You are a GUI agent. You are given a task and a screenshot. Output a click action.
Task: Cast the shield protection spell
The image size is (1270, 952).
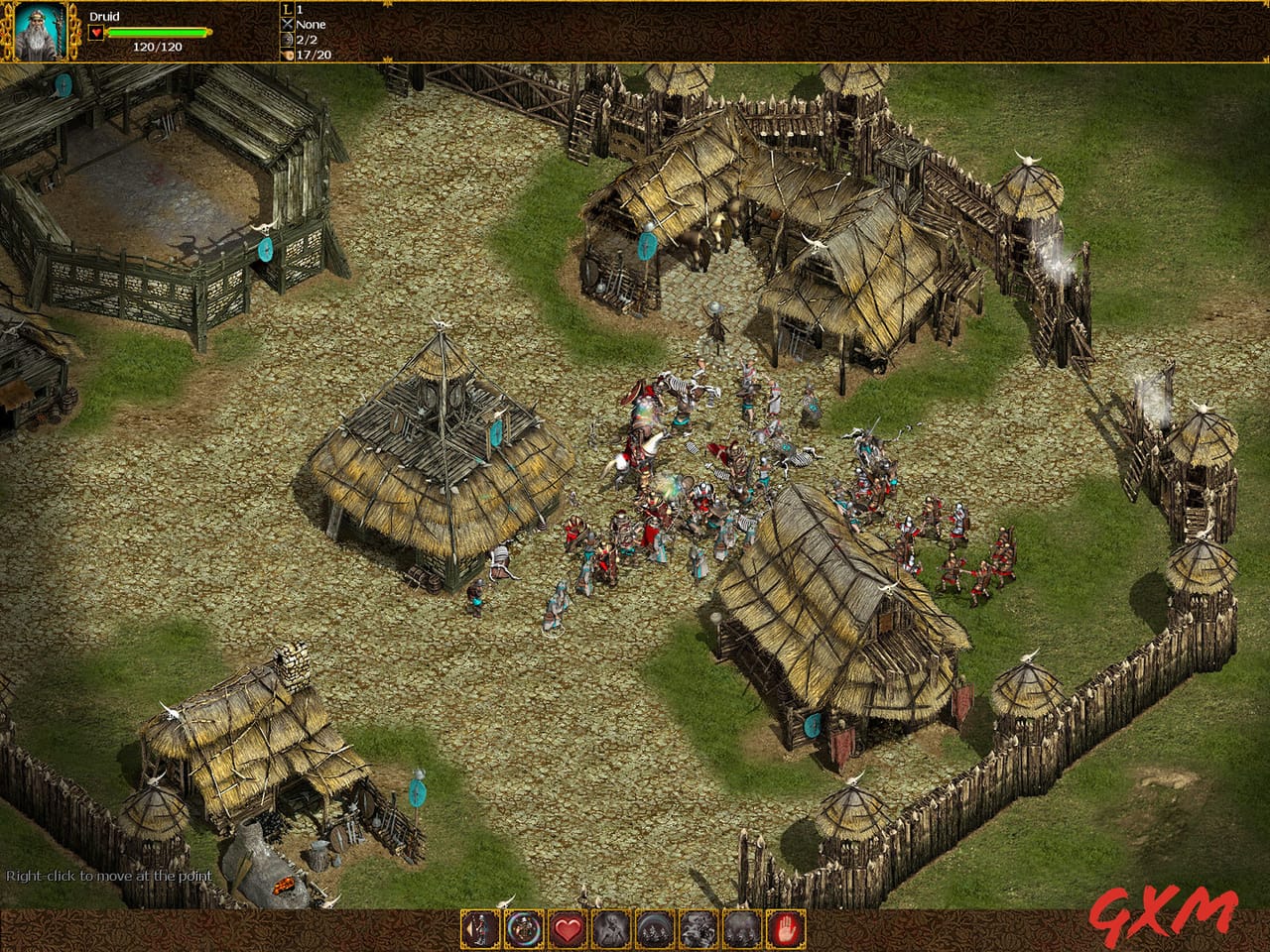[522, 929]
